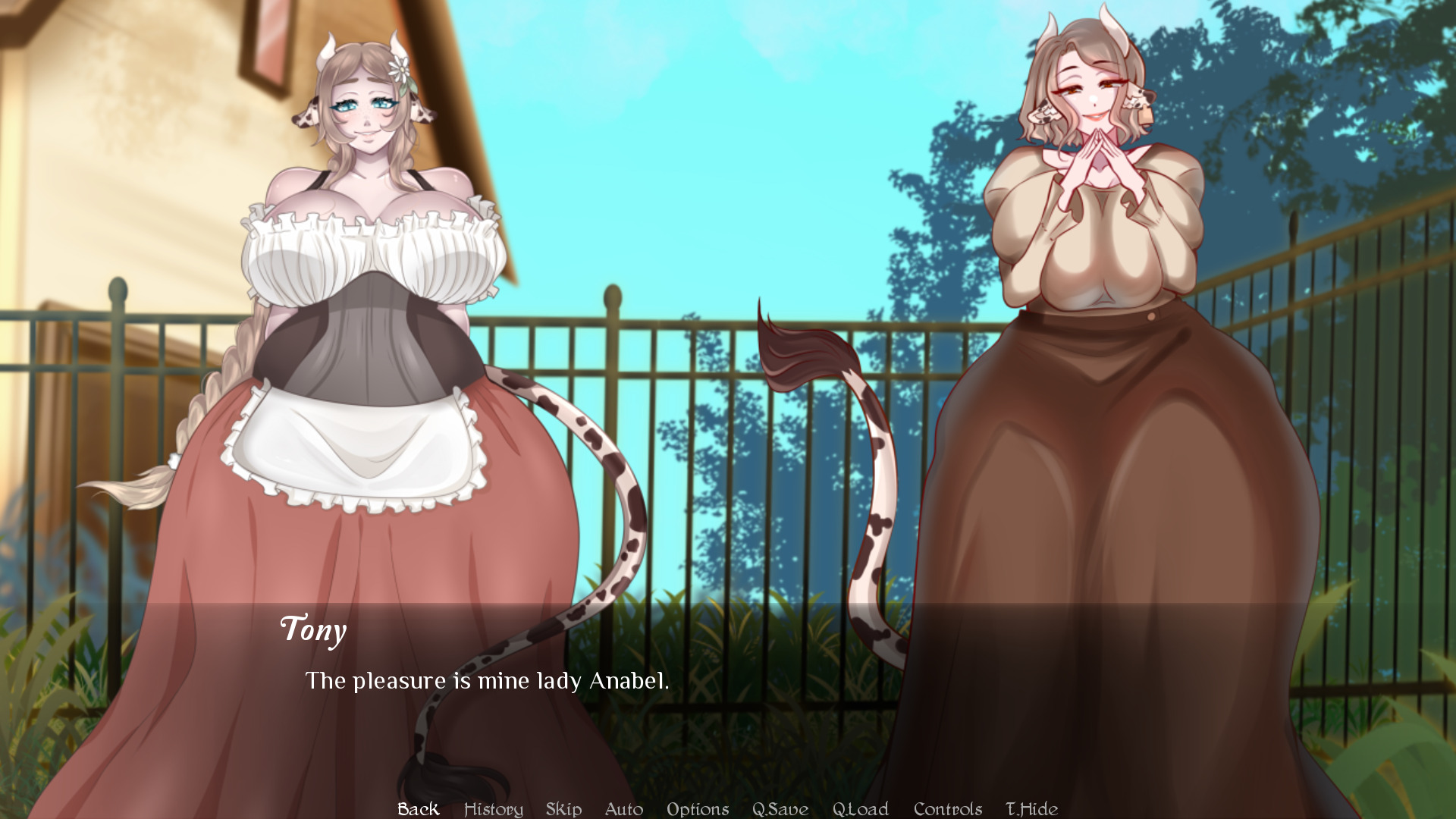
Task: Open the Options menu
Action: click(x=698, y=809)
